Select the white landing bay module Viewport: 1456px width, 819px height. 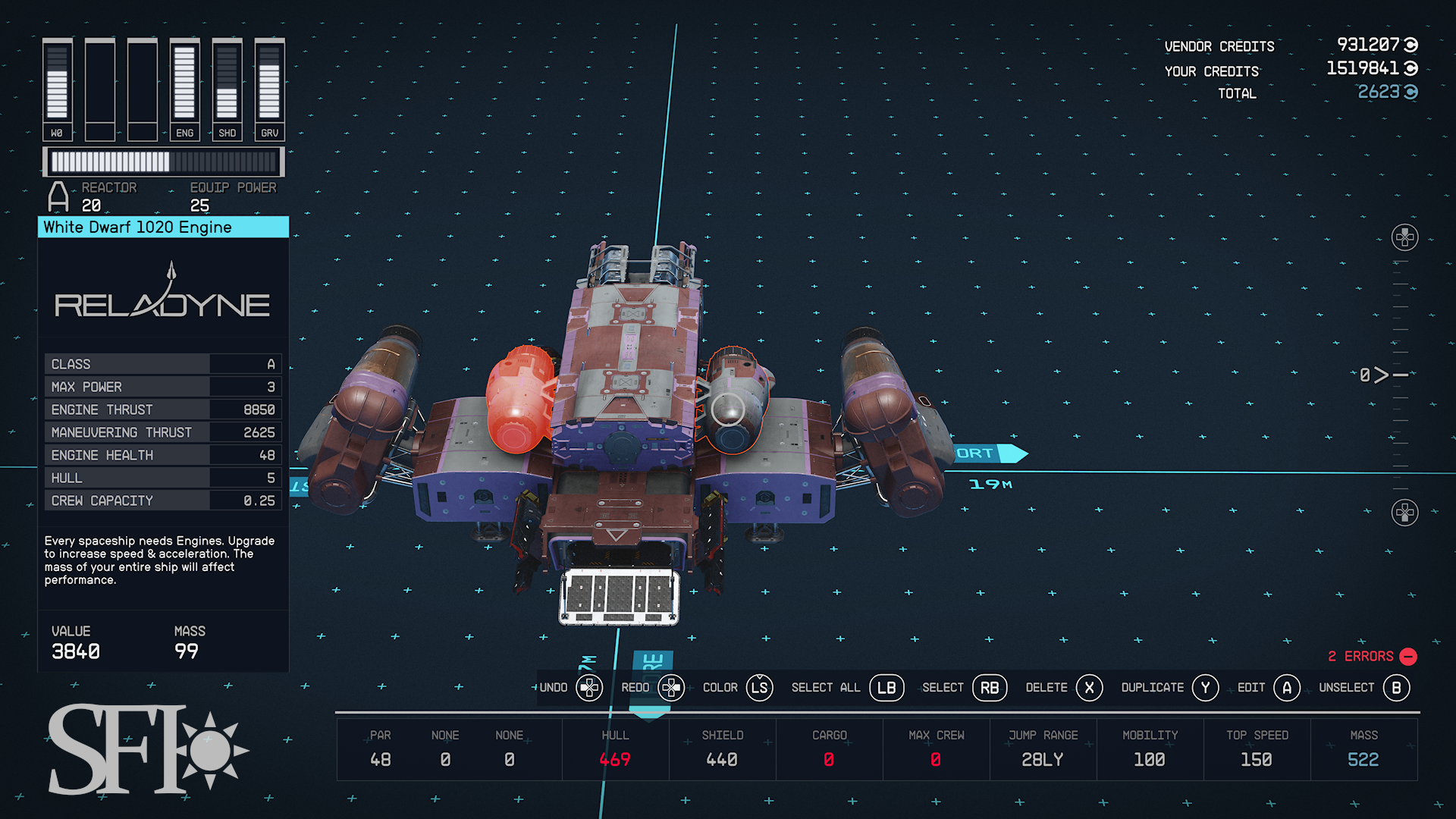pyautogui.click(x=619, y=597)
